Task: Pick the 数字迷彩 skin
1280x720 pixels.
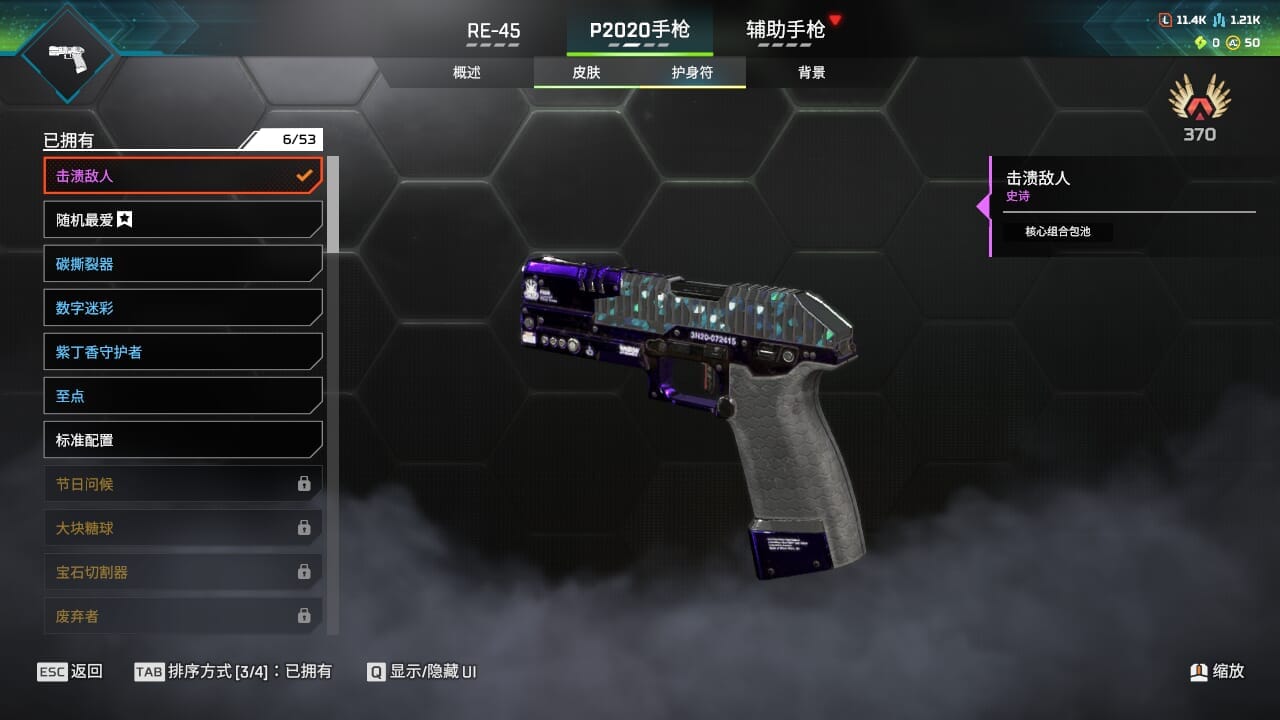Action: tap(183, 308)
